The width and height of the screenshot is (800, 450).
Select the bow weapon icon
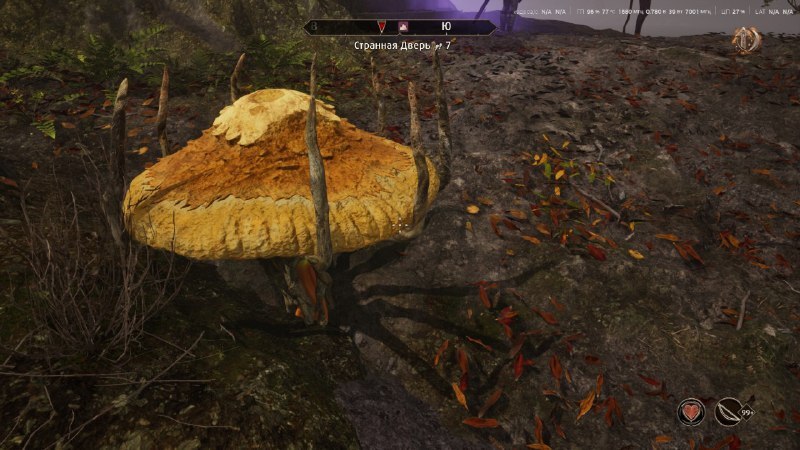[x=729, y=411]
